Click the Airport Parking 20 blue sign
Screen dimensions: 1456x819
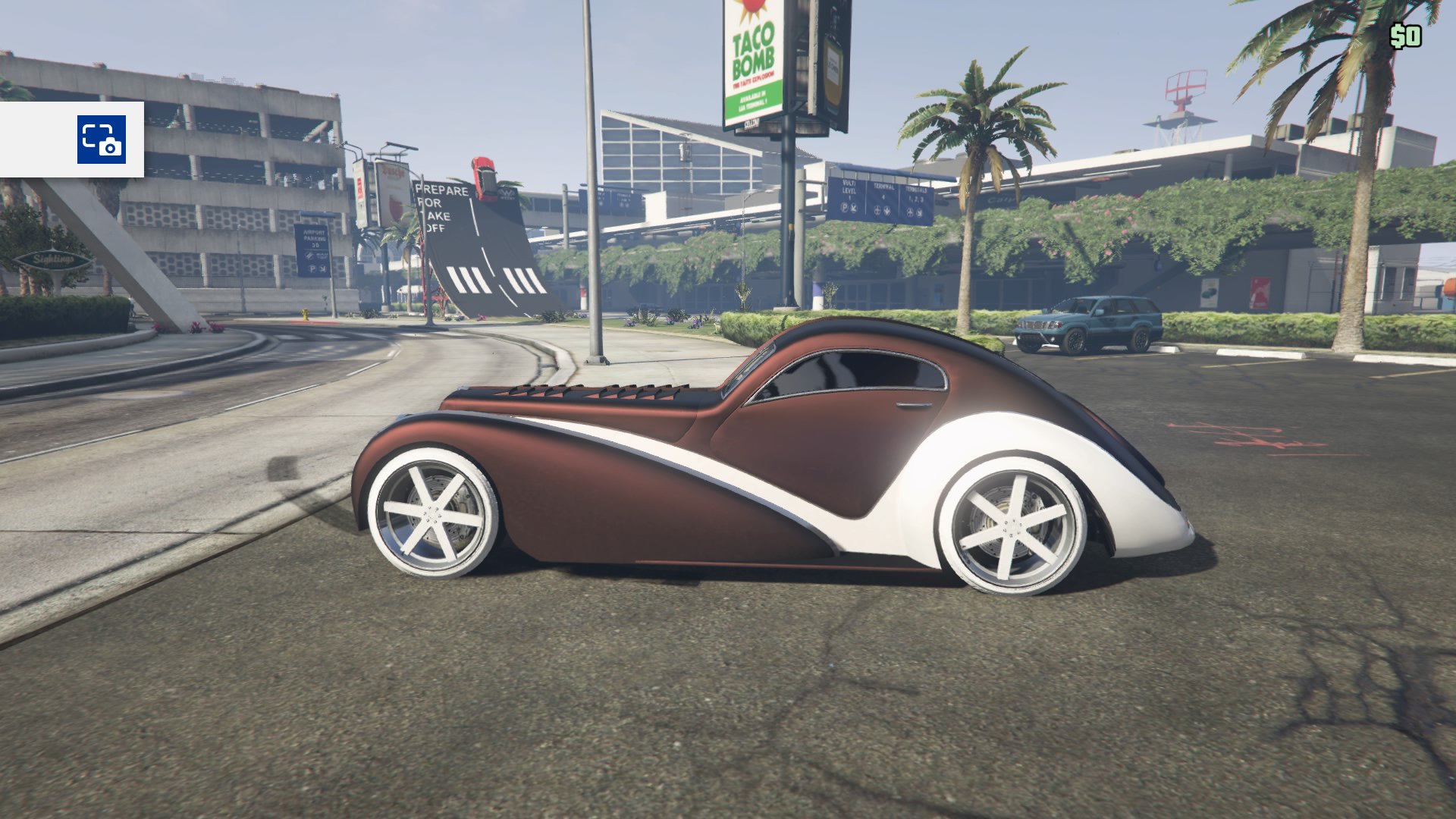click(312, 239)
